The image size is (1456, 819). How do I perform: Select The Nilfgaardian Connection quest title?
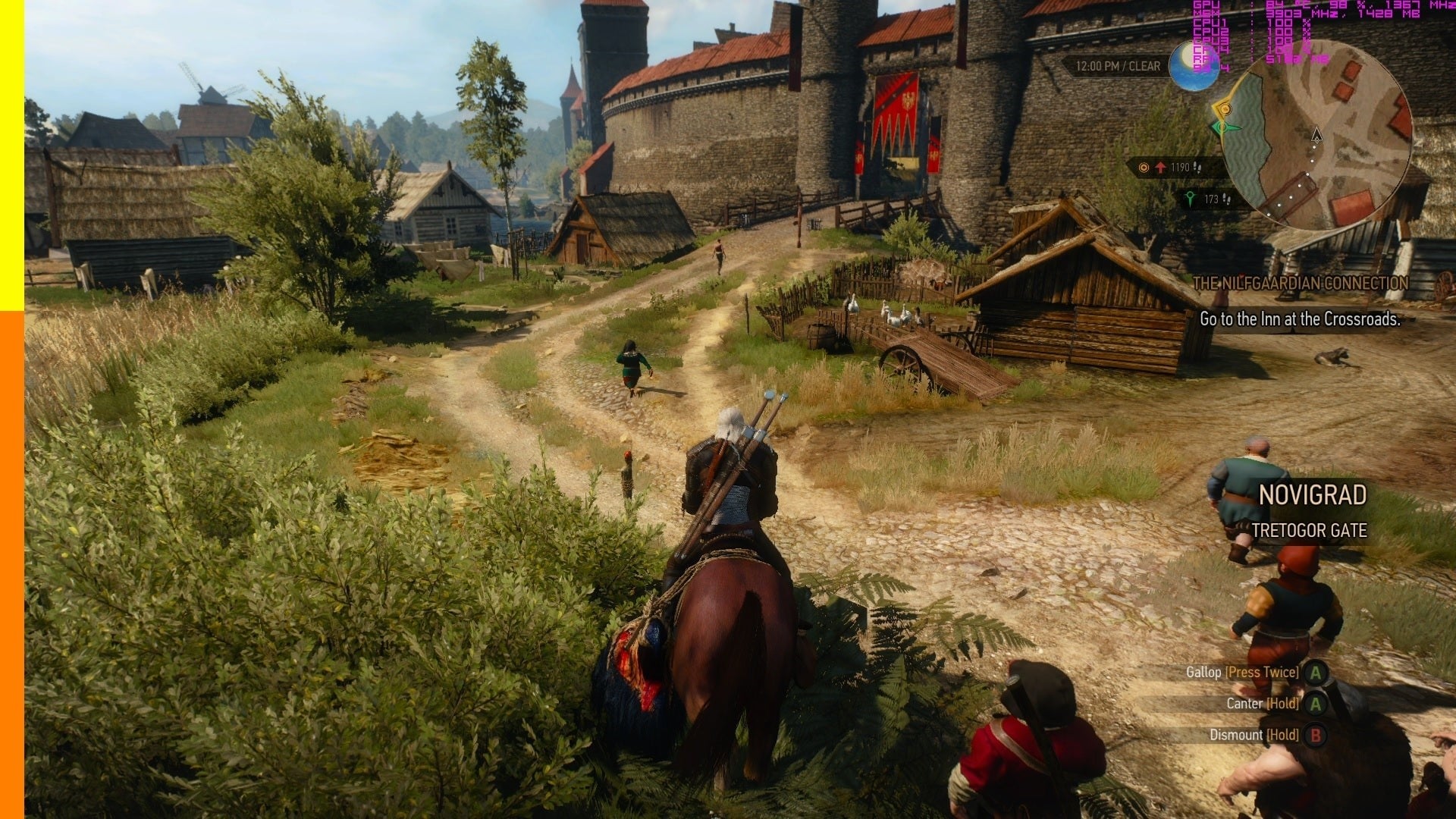point(1300,284)
